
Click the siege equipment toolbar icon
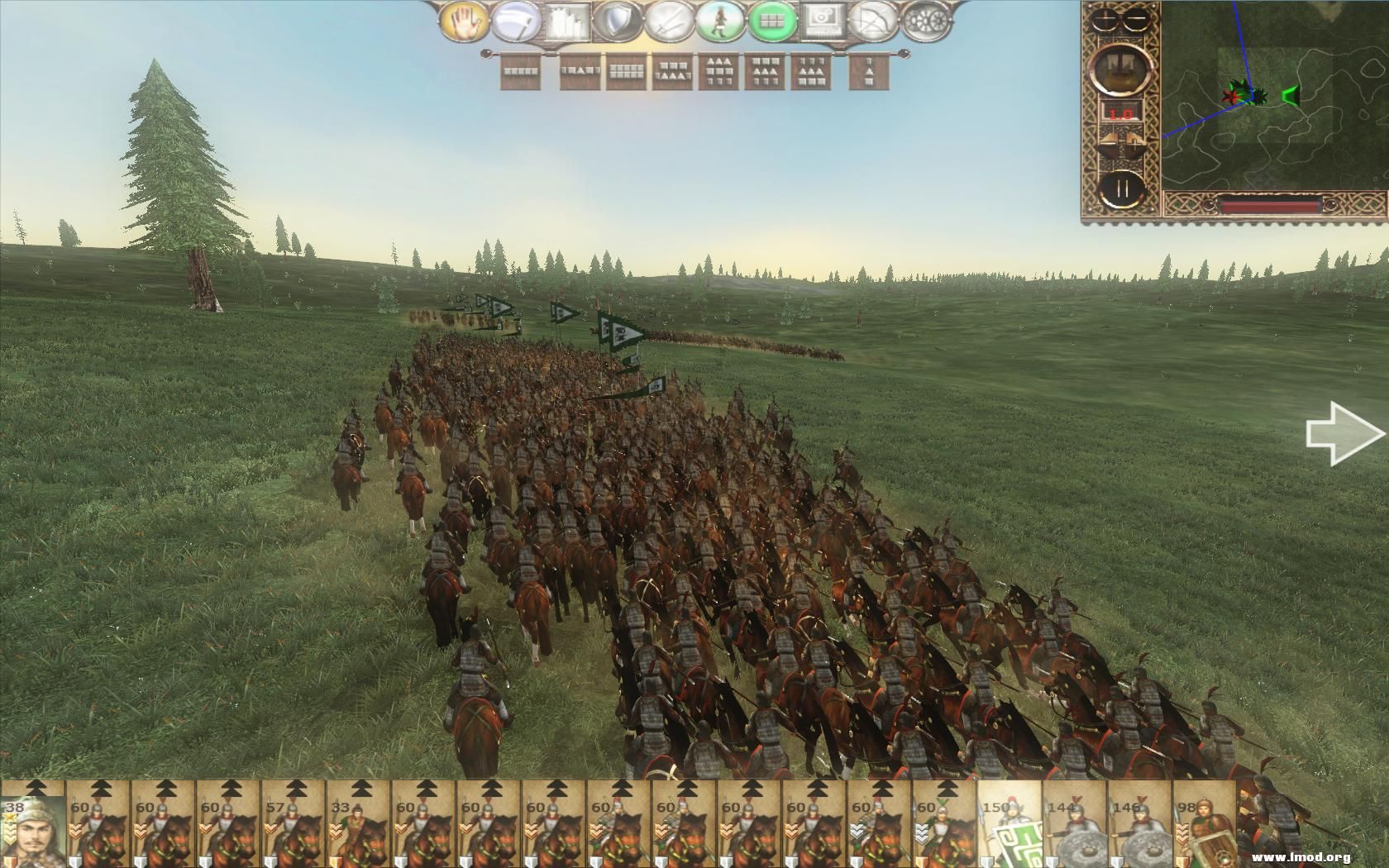tap(568, 22)
